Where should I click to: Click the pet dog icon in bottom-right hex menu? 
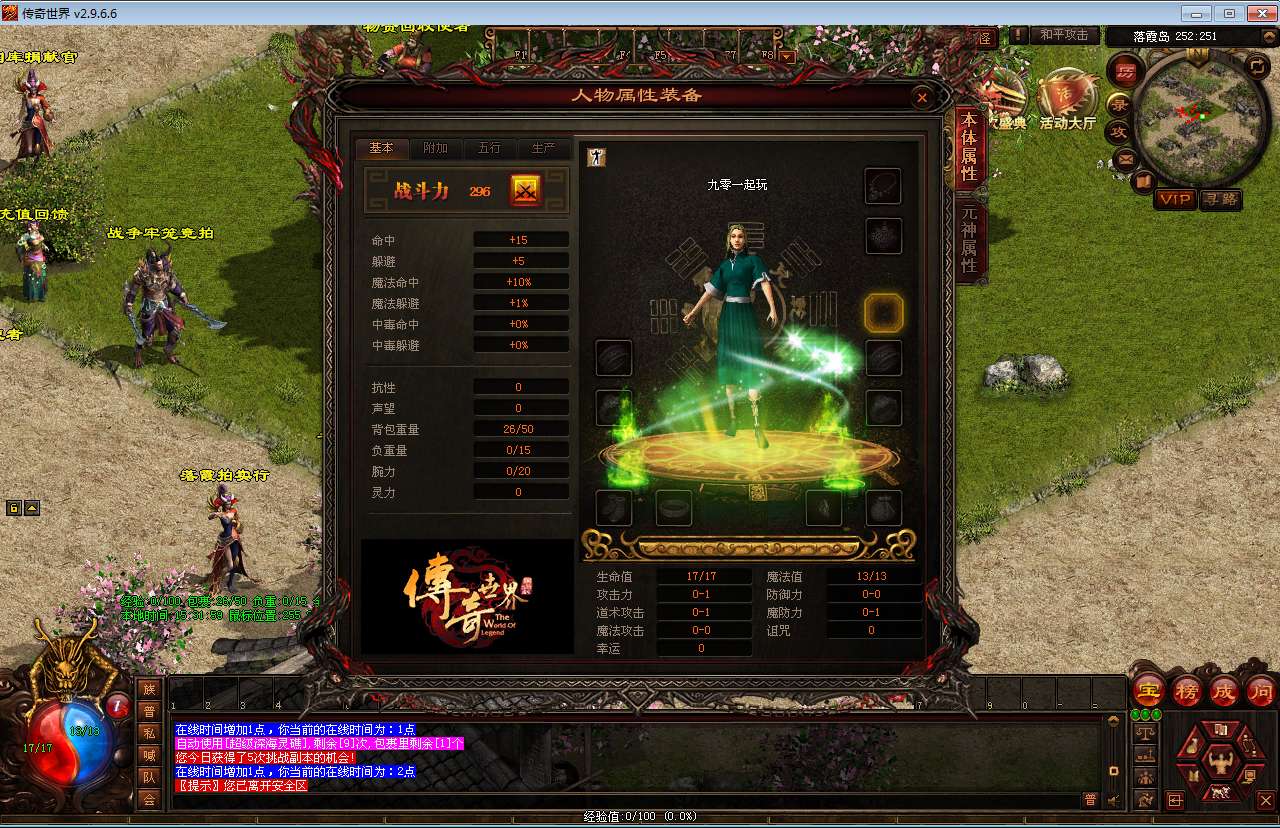(1220, 793)
